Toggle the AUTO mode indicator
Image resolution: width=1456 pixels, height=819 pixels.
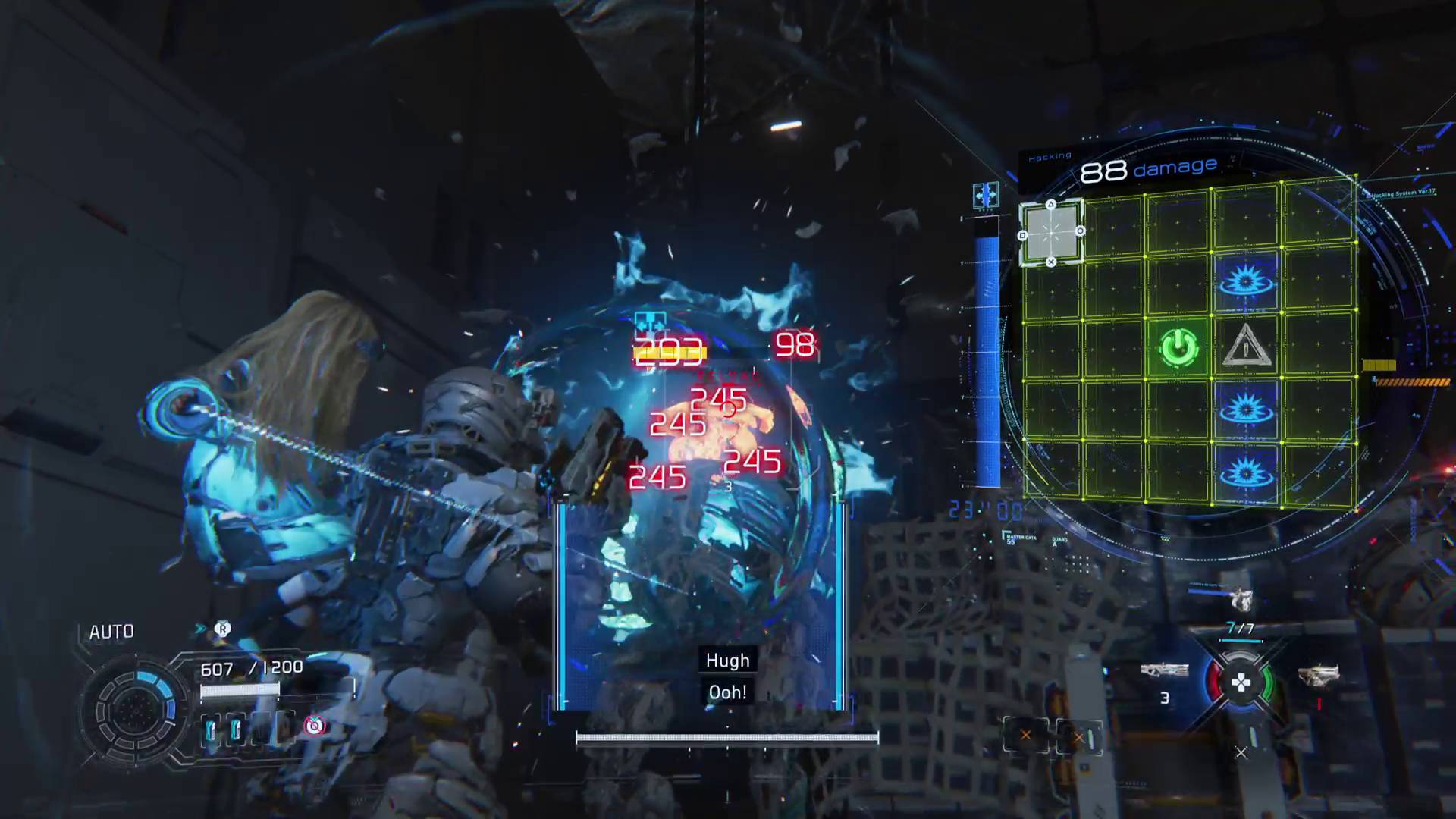(111, 630)
